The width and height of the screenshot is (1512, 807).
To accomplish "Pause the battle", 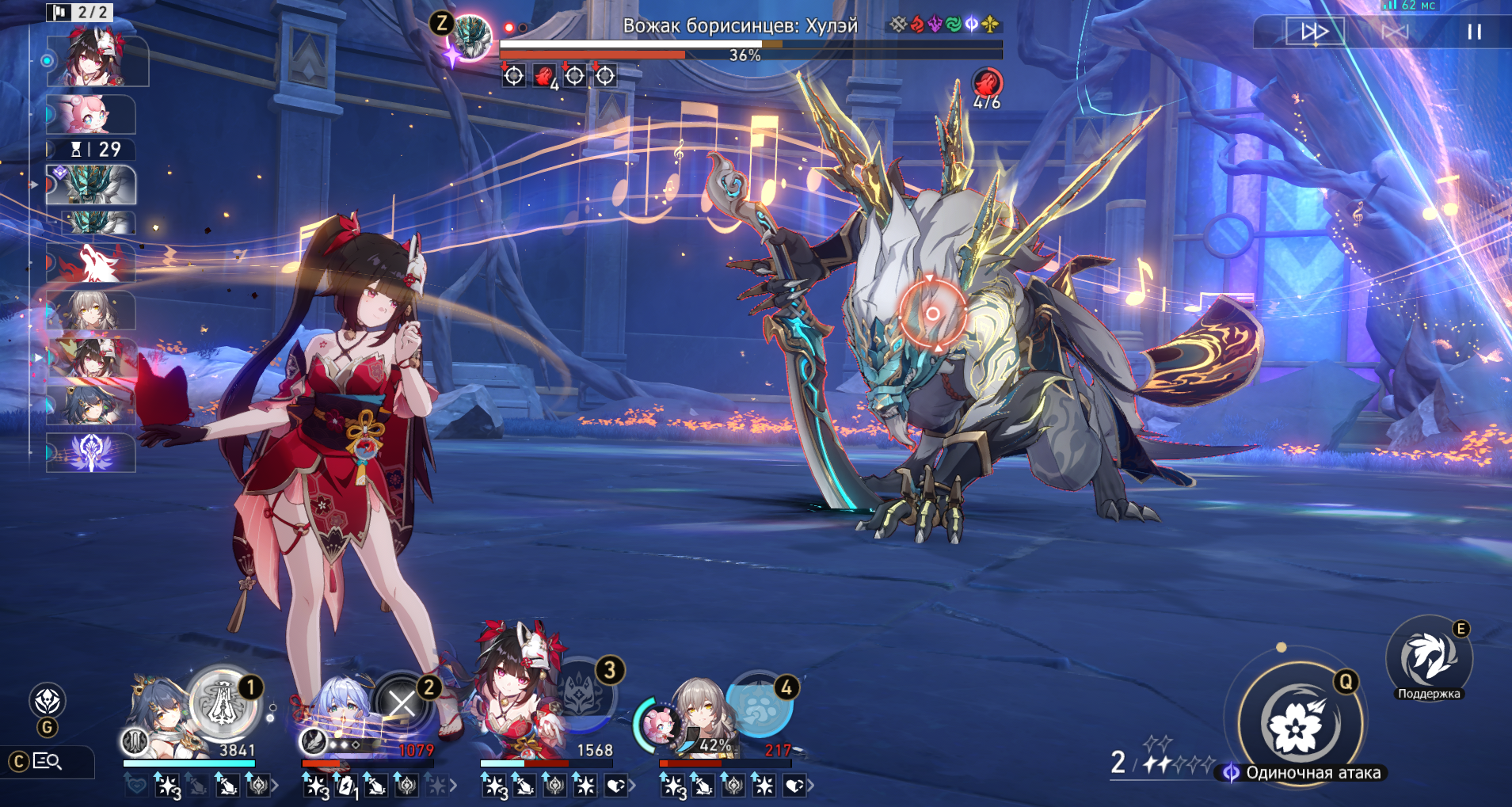I will tap(1473, 32).
